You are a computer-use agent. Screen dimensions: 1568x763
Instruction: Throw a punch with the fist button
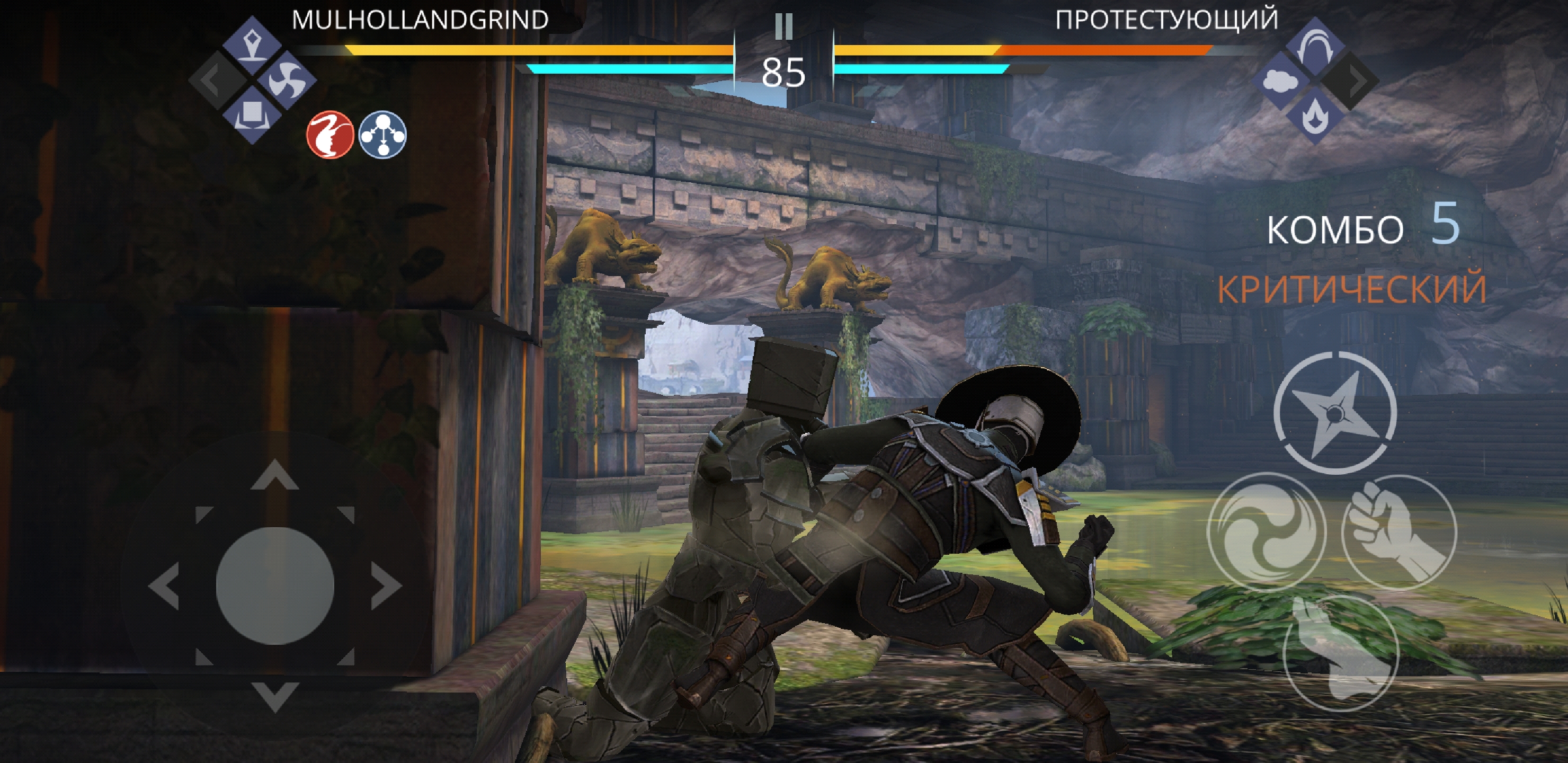[1399, 532]
